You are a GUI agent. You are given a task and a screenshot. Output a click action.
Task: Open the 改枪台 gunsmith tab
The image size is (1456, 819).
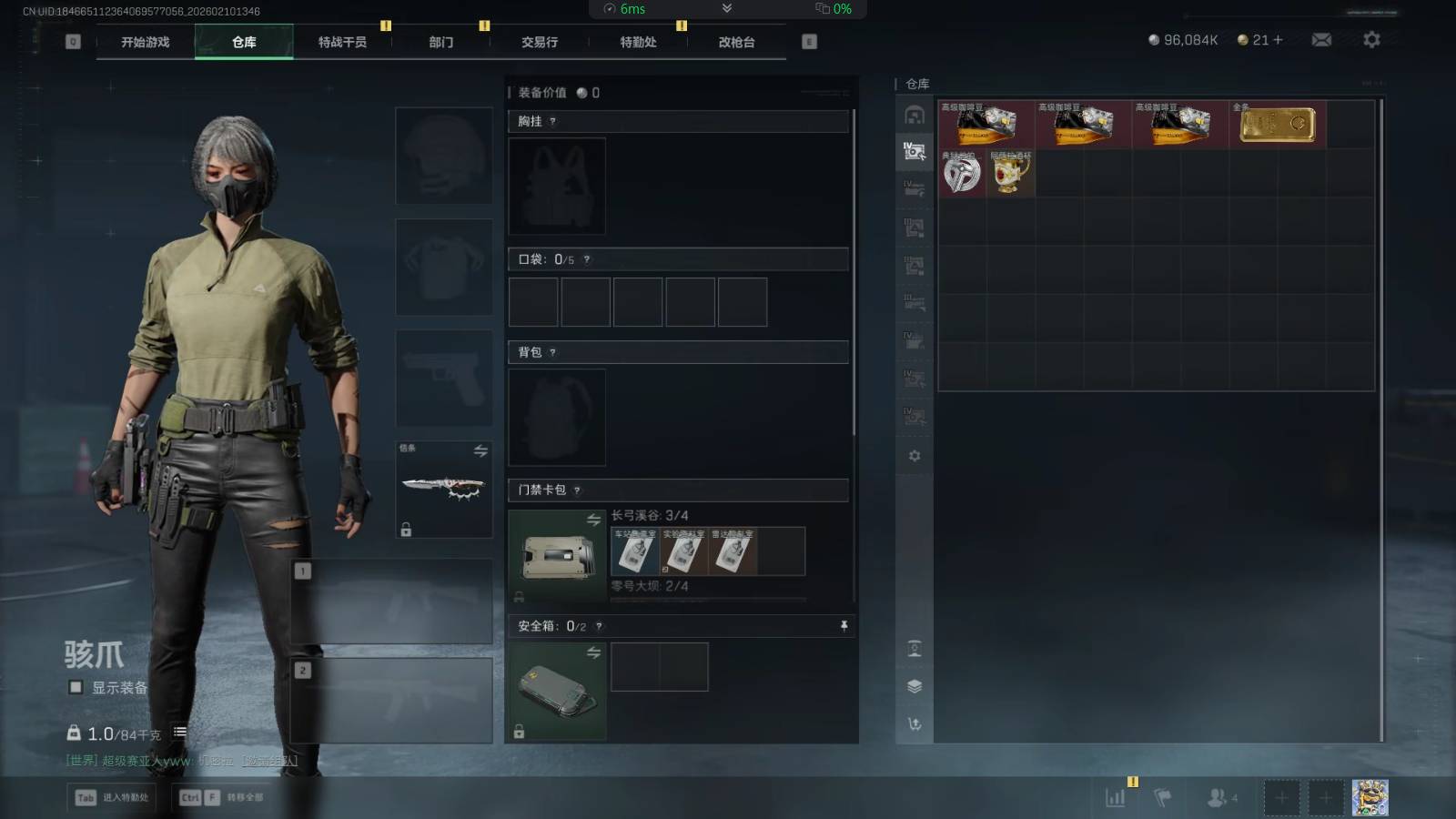click(x=736, y=42)
